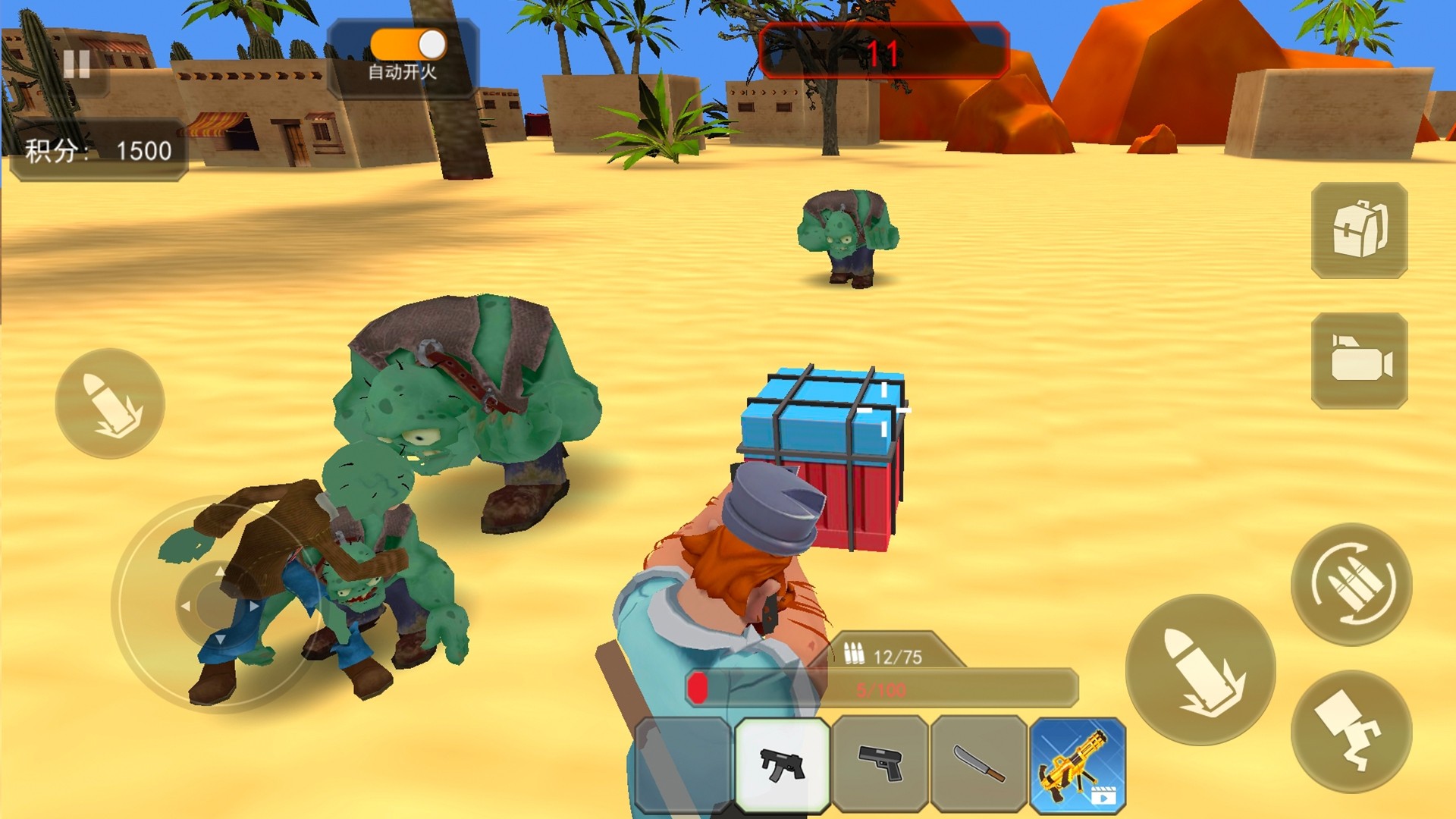Fire using the large bullet button
This screenshot has width=1456, height=819.
[1200, 670]
